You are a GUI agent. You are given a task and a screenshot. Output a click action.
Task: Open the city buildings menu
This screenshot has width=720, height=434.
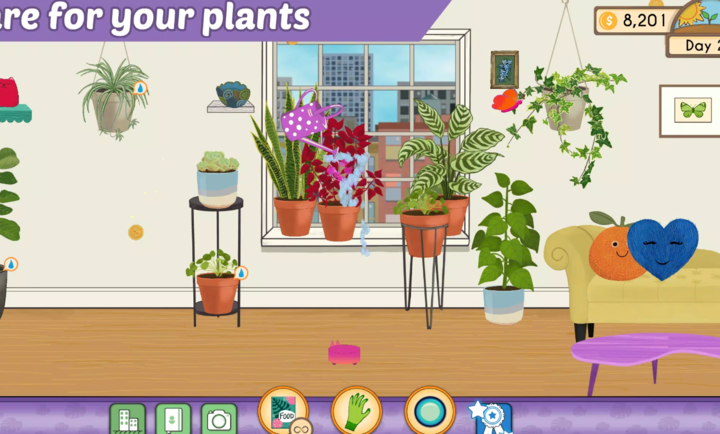pyautogui.click(x=127, y=419)
